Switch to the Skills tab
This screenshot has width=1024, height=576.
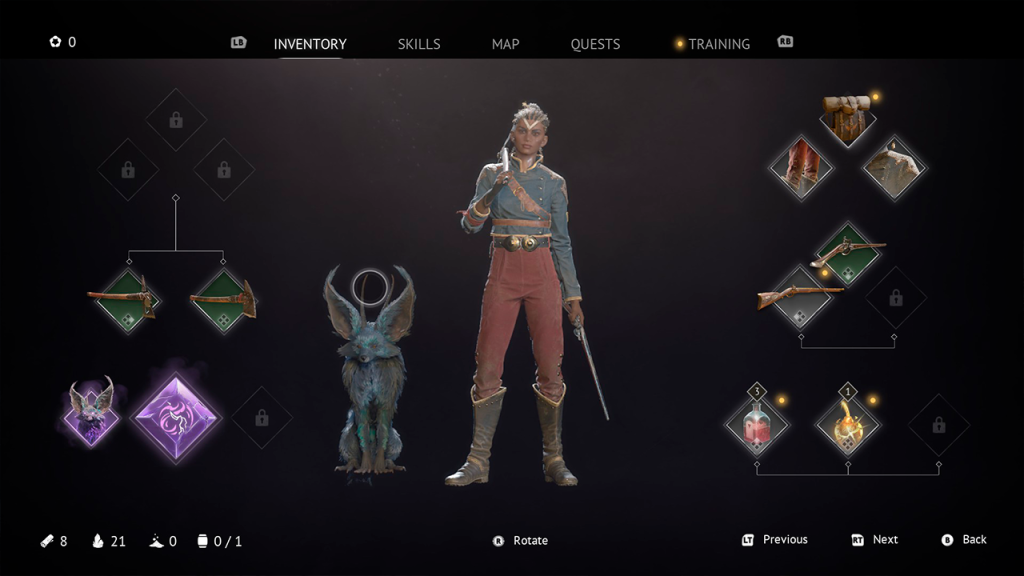point(419,44)
